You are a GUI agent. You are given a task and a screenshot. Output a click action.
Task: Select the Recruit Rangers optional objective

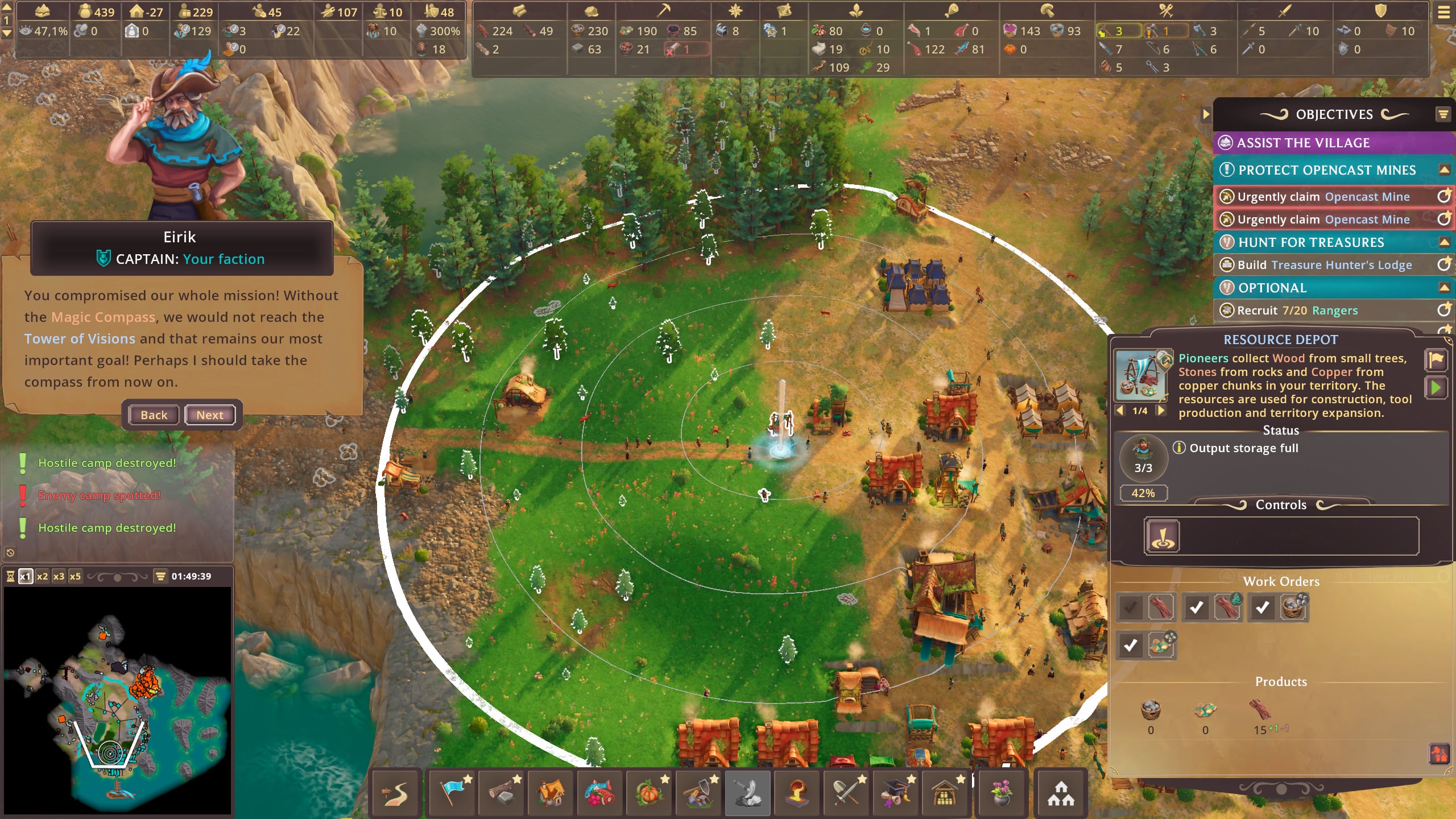[x=1297, y=311]
